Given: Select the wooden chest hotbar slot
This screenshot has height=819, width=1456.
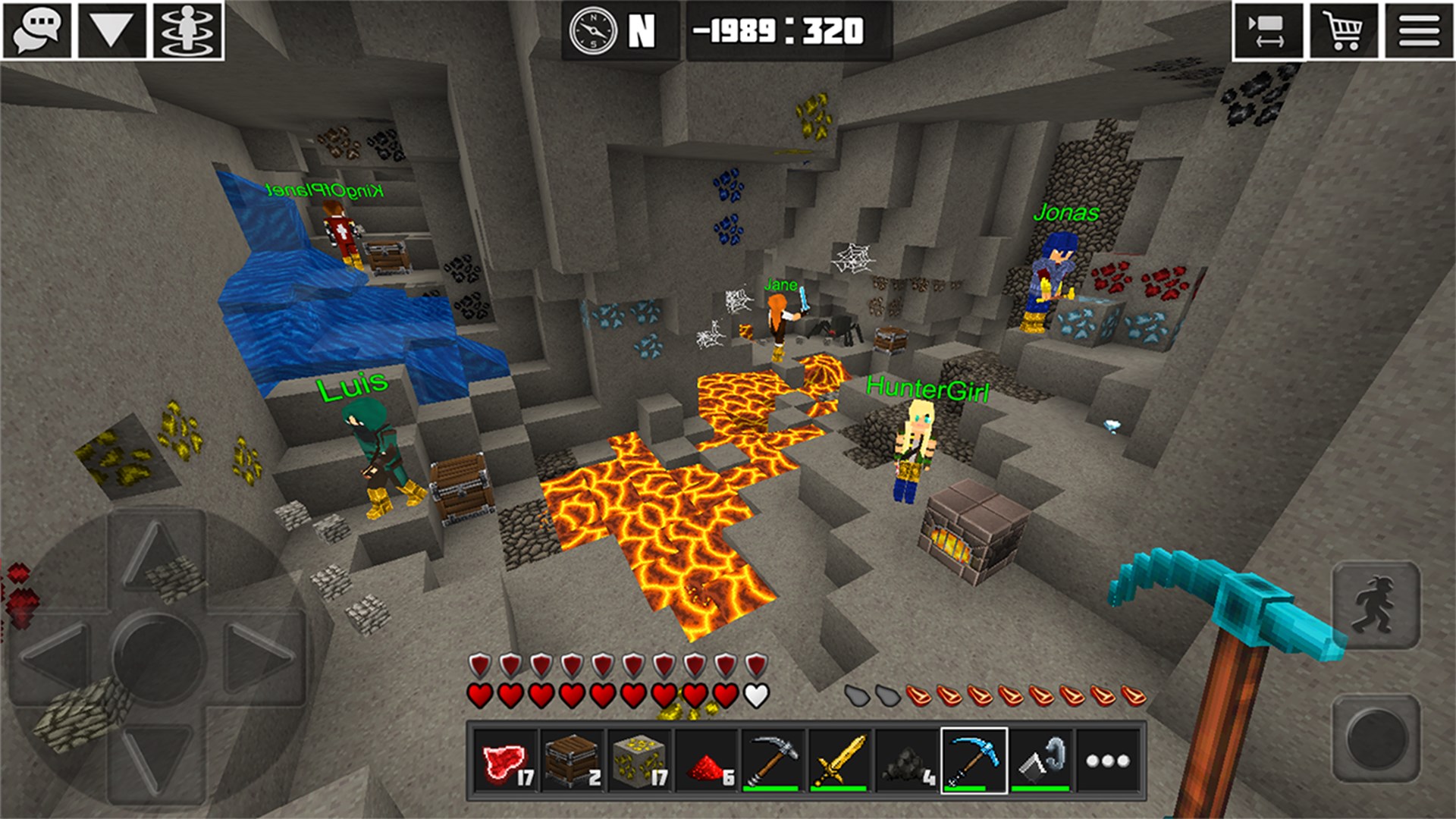Looking at the screenshot, I should [573, 761].
